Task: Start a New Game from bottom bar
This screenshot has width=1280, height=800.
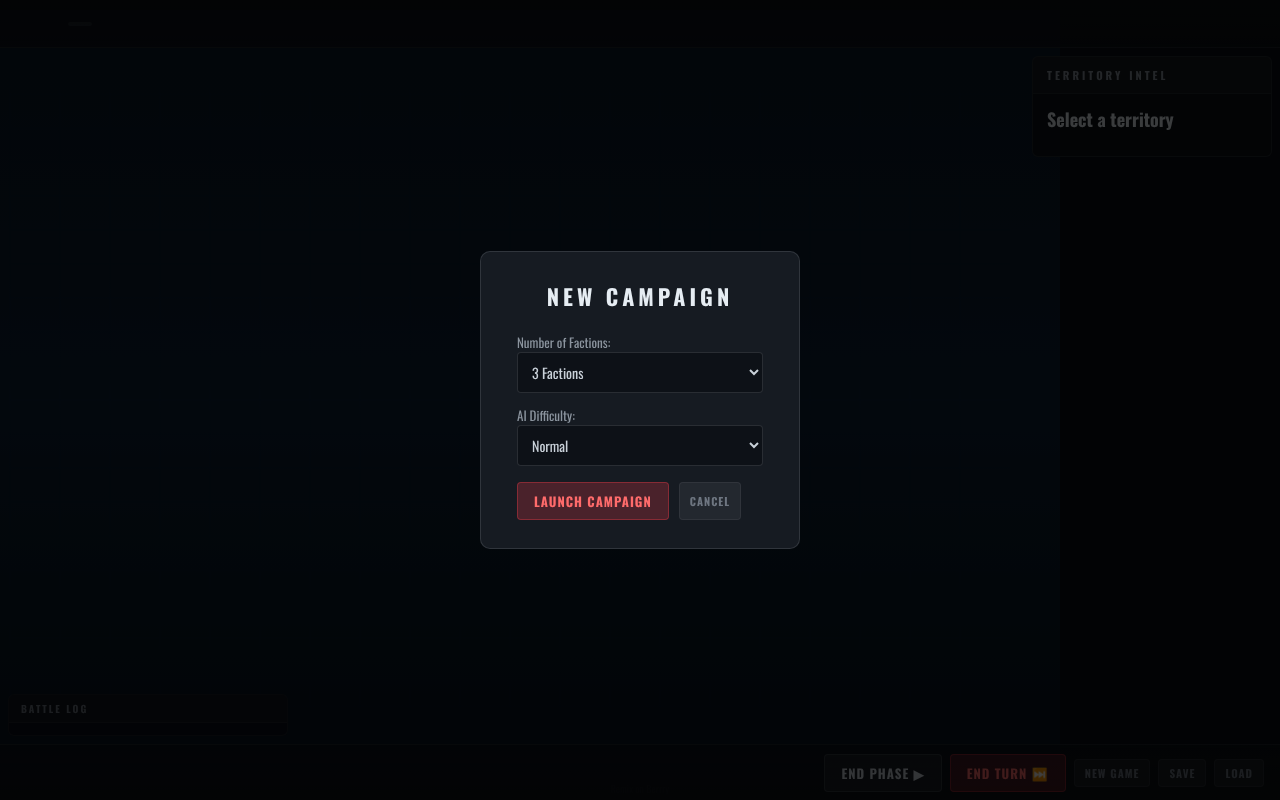Action: point(1111,773)
